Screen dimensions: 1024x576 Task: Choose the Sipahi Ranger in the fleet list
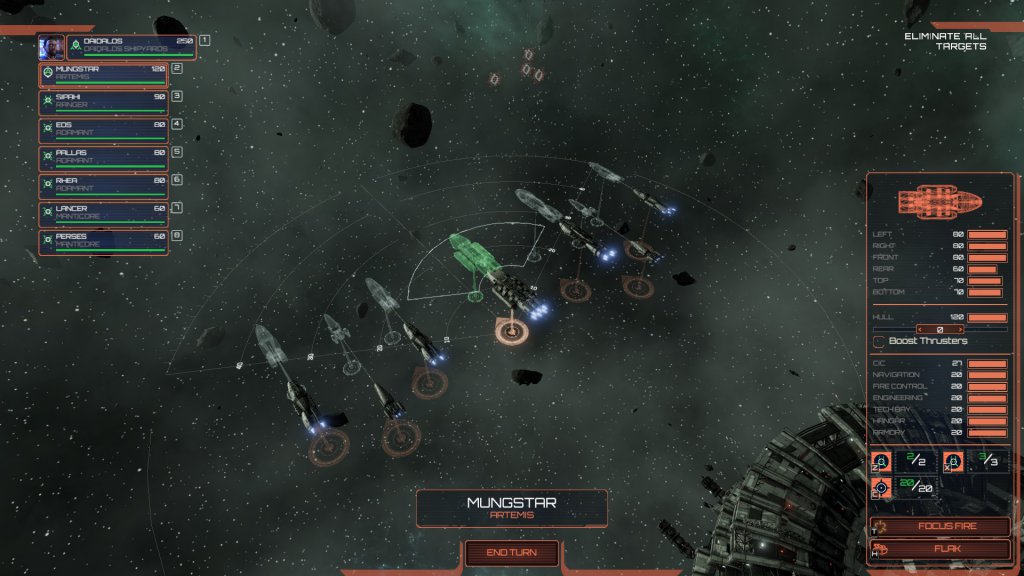(x=104, y=102)
